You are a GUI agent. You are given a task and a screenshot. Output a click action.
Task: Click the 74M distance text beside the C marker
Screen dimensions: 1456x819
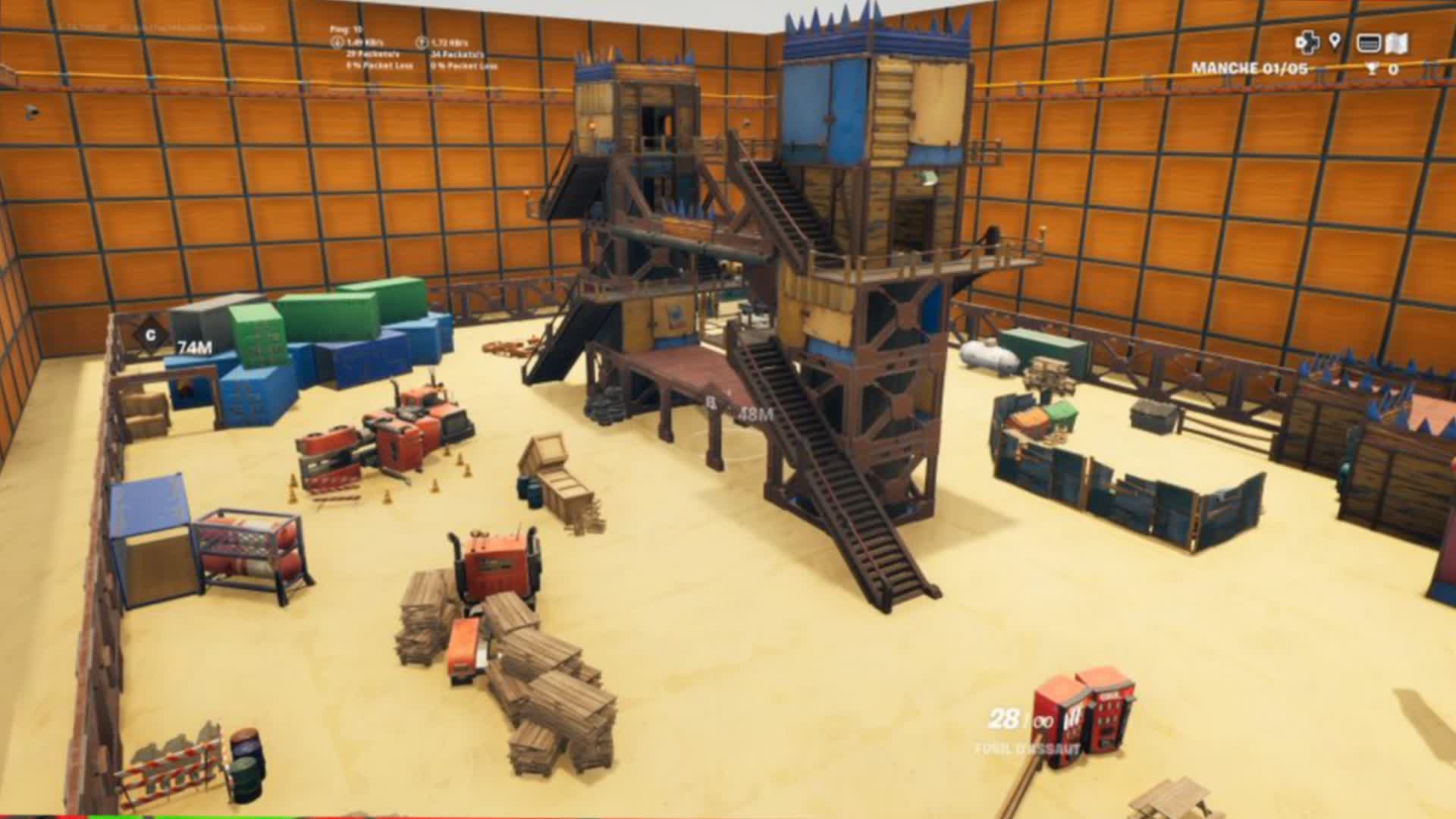coord(195,347)
